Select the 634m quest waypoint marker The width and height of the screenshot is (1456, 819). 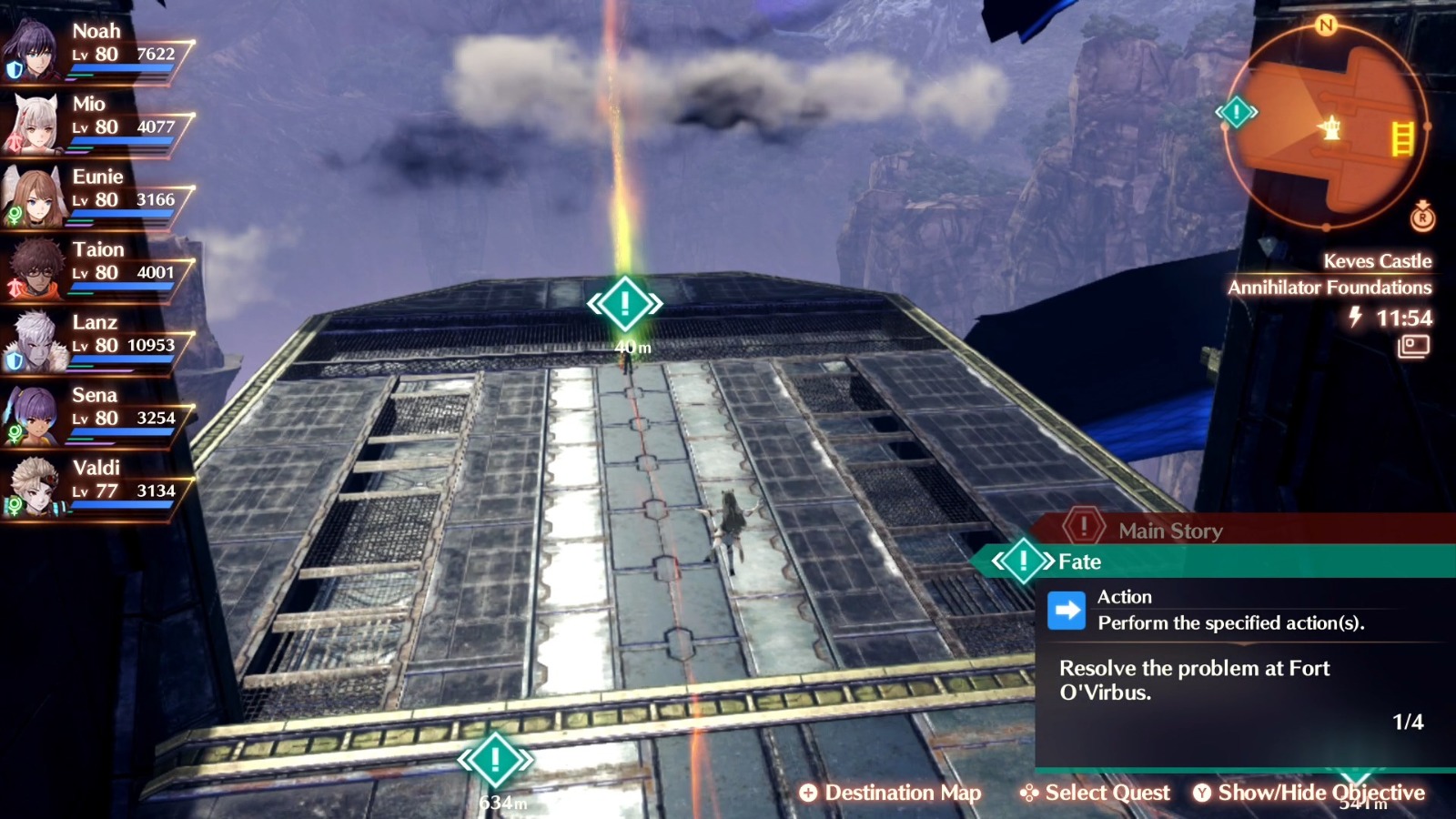(x=495, y=759)
